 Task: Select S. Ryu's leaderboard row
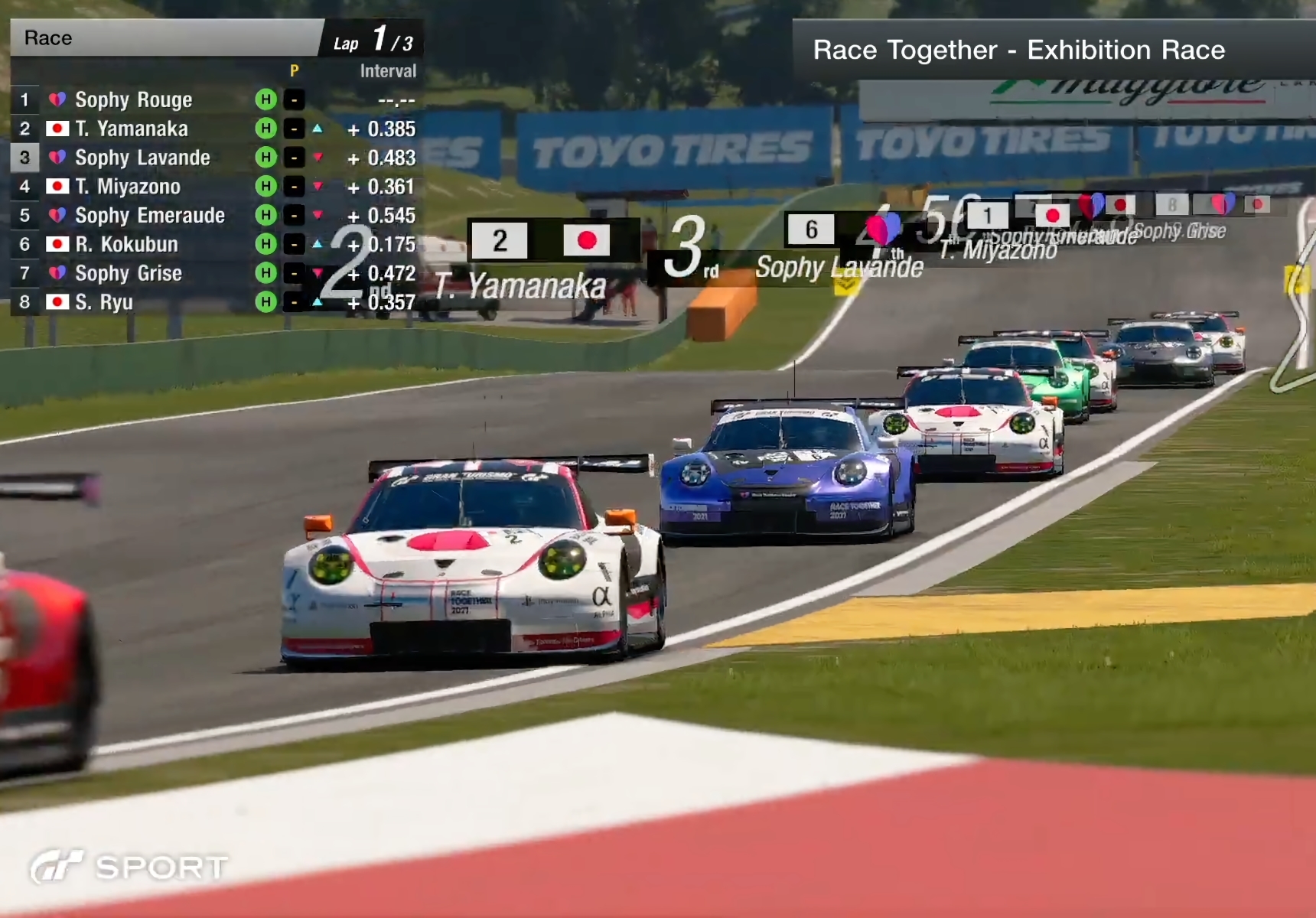click(x=104, y=302)
